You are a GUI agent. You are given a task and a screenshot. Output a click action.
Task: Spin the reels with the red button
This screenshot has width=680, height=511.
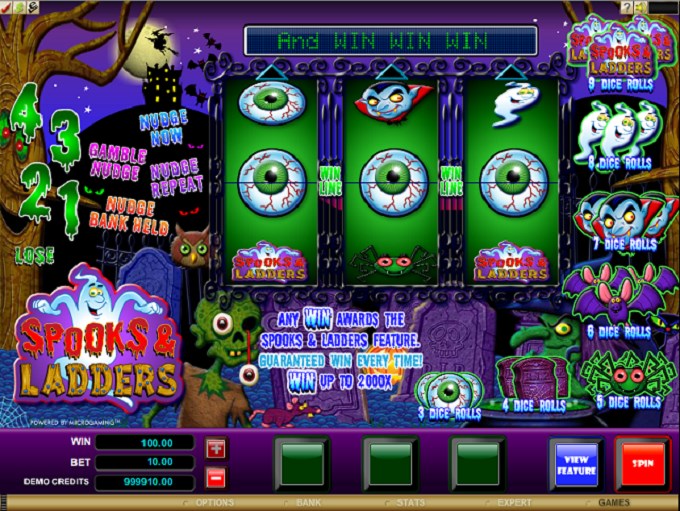[x=642, y=463]
